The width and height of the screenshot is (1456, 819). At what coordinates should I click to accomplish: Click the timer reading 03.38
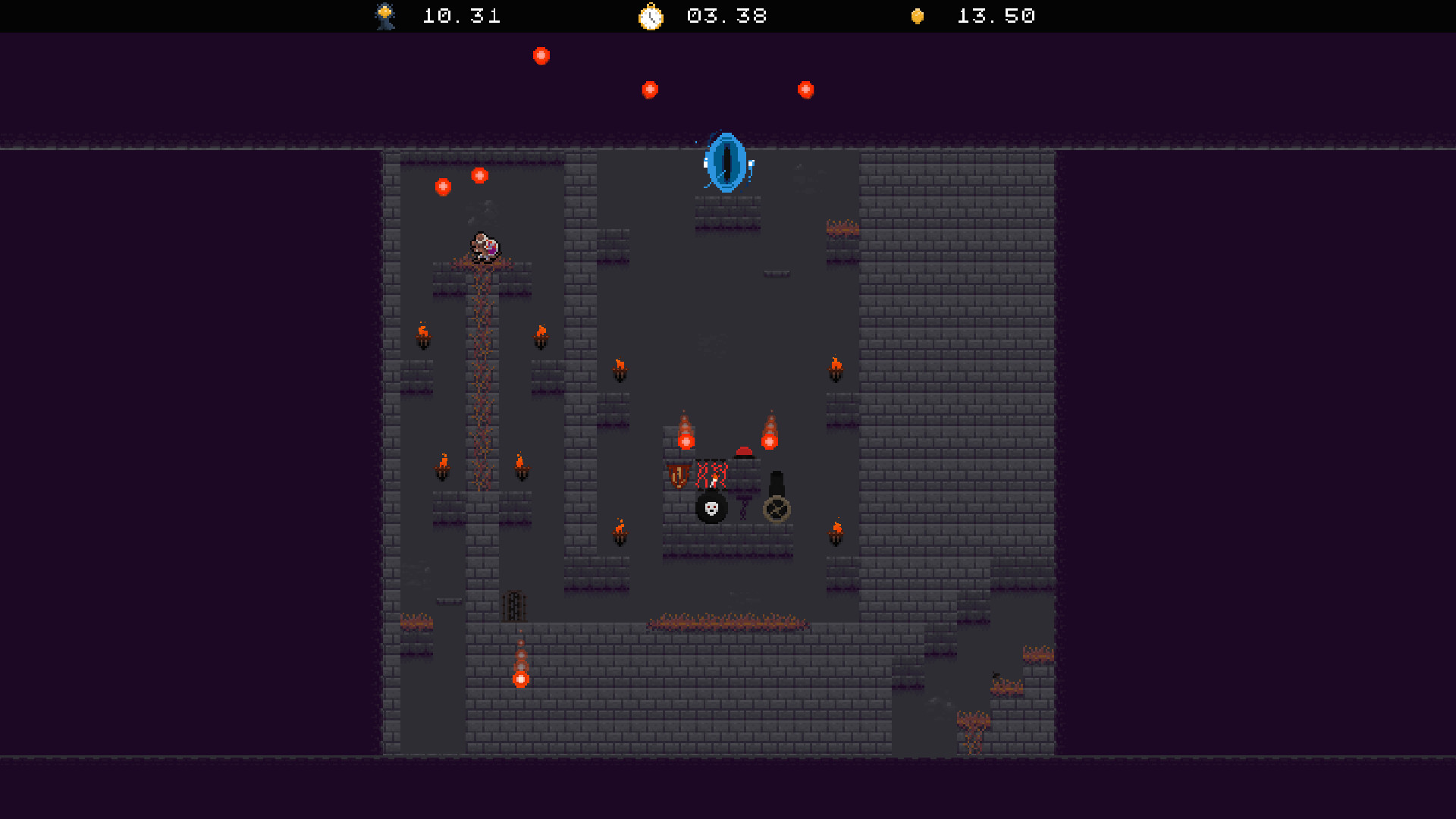pos(726,16)
